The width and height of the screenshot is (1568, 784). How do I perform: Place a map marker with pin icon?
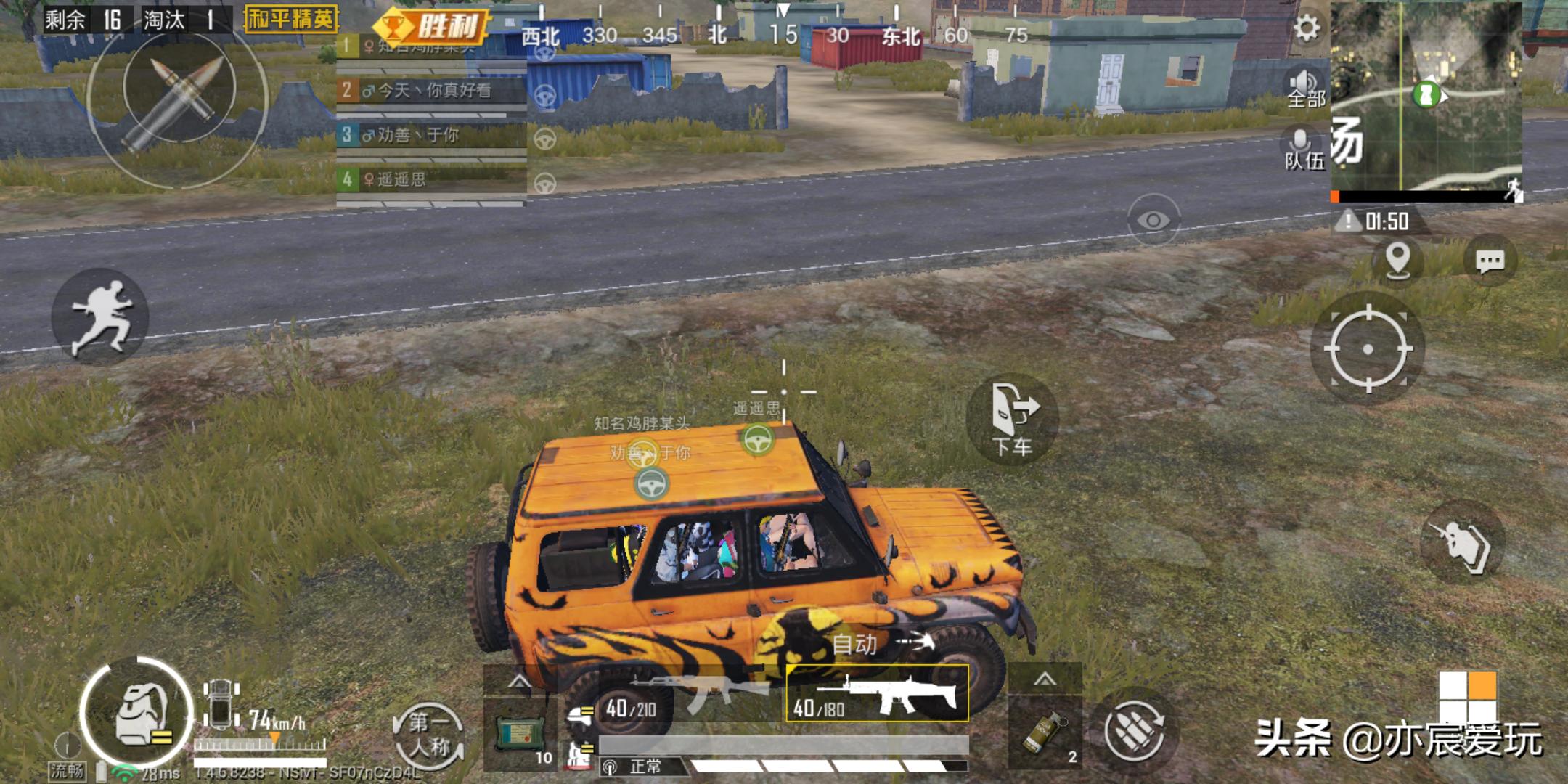point(1398,259)
